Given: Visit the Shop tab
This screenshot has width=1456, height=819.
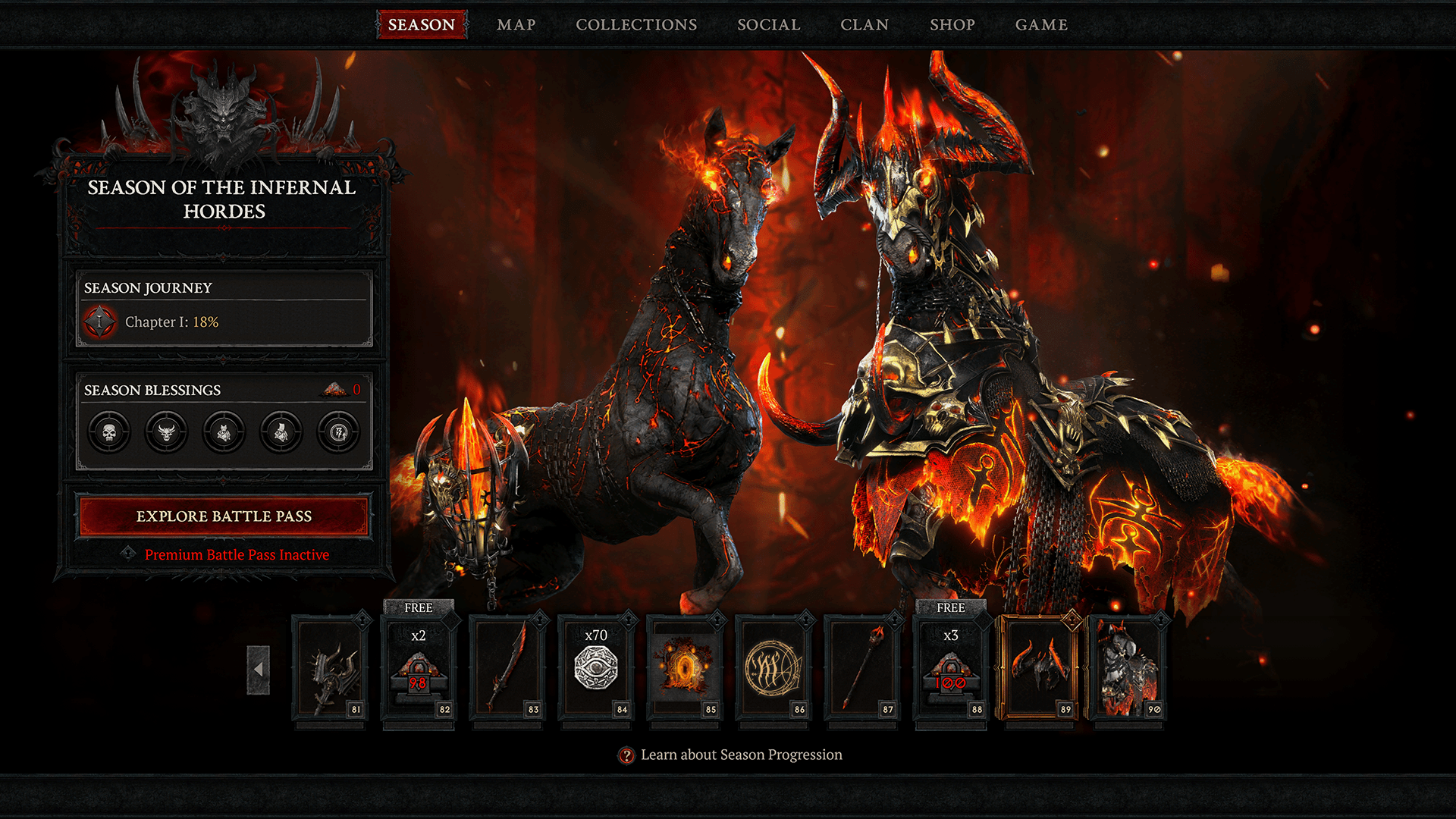Looking at the screenshot, I should [952, 25].
